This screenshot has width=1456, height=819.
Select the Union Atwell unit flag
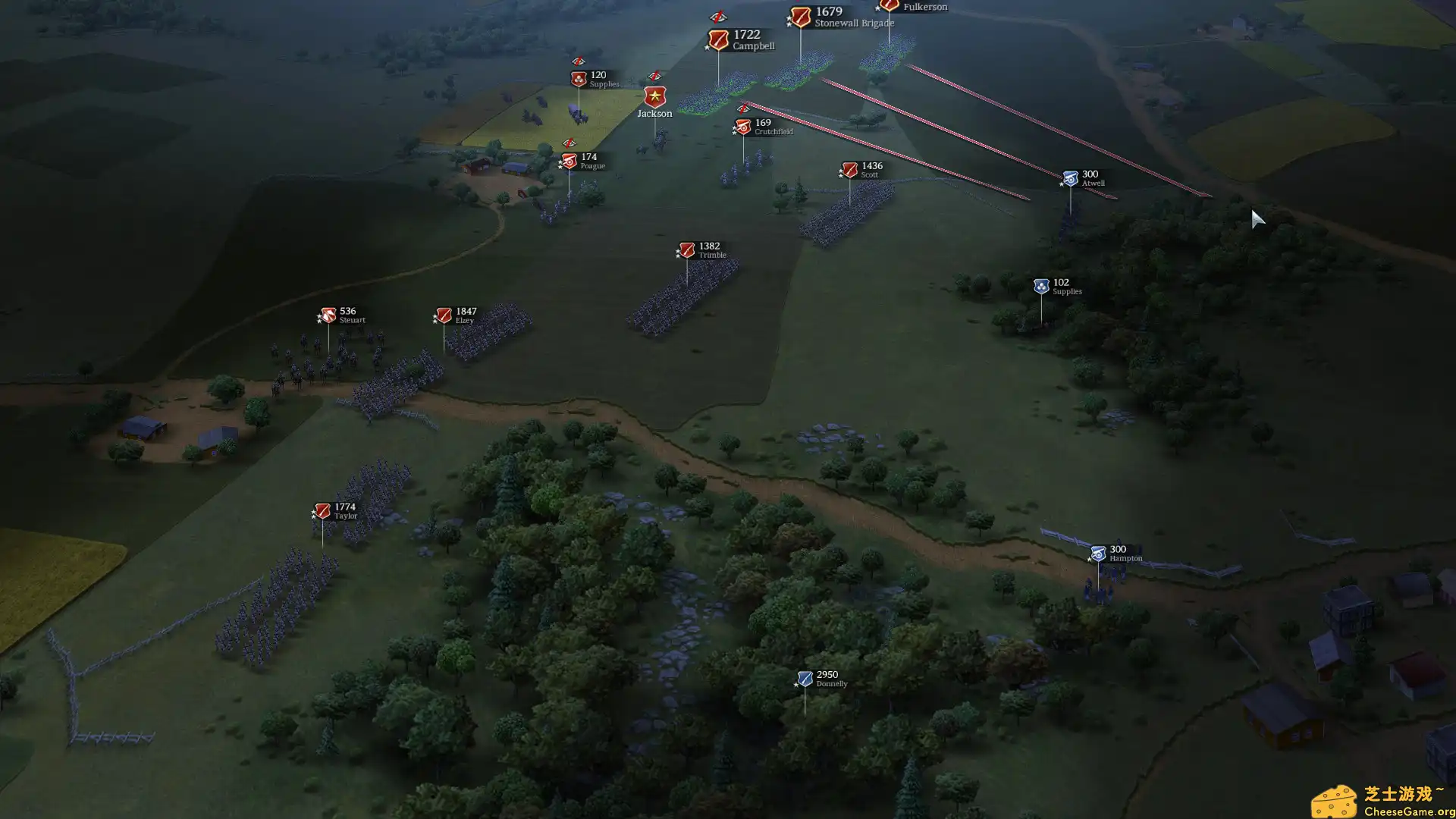tap(1070, 177)
